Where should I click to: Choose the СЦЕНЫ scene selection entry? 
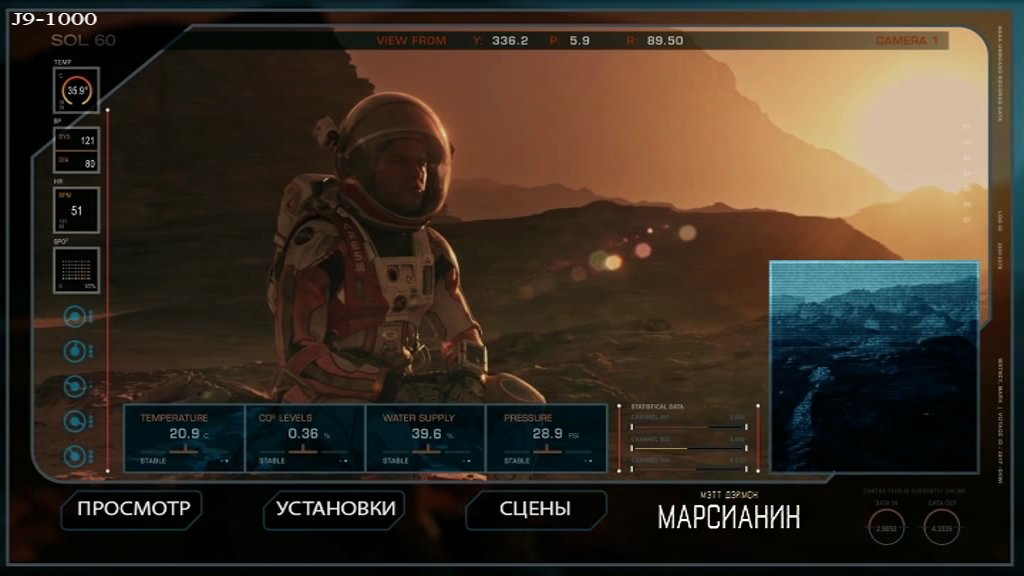point(535,509)
